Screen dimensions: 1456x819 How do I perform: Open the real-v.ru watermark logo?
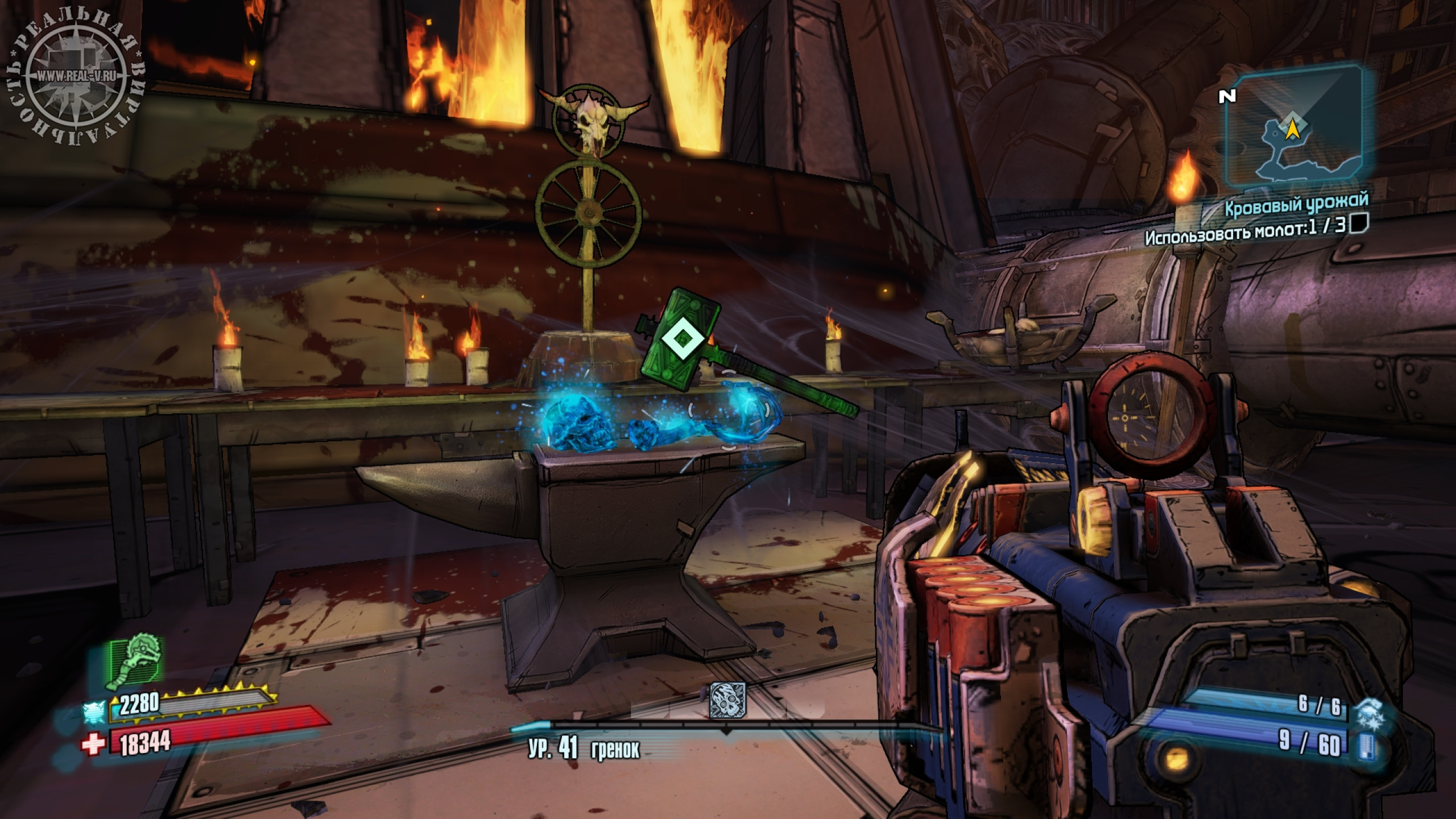point(75,76)
